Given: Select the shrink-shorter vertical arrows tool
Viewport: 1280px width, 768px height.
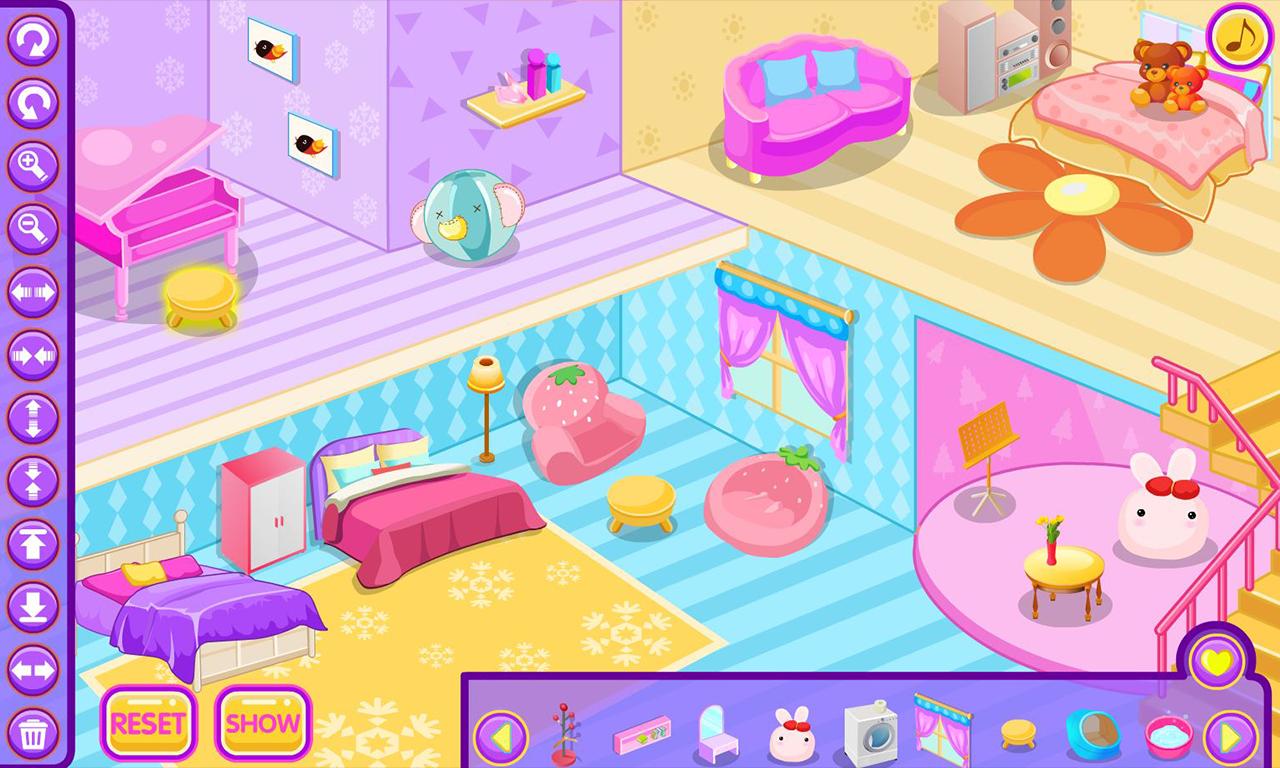Looking at the screenshot, I should click(33, 478).
